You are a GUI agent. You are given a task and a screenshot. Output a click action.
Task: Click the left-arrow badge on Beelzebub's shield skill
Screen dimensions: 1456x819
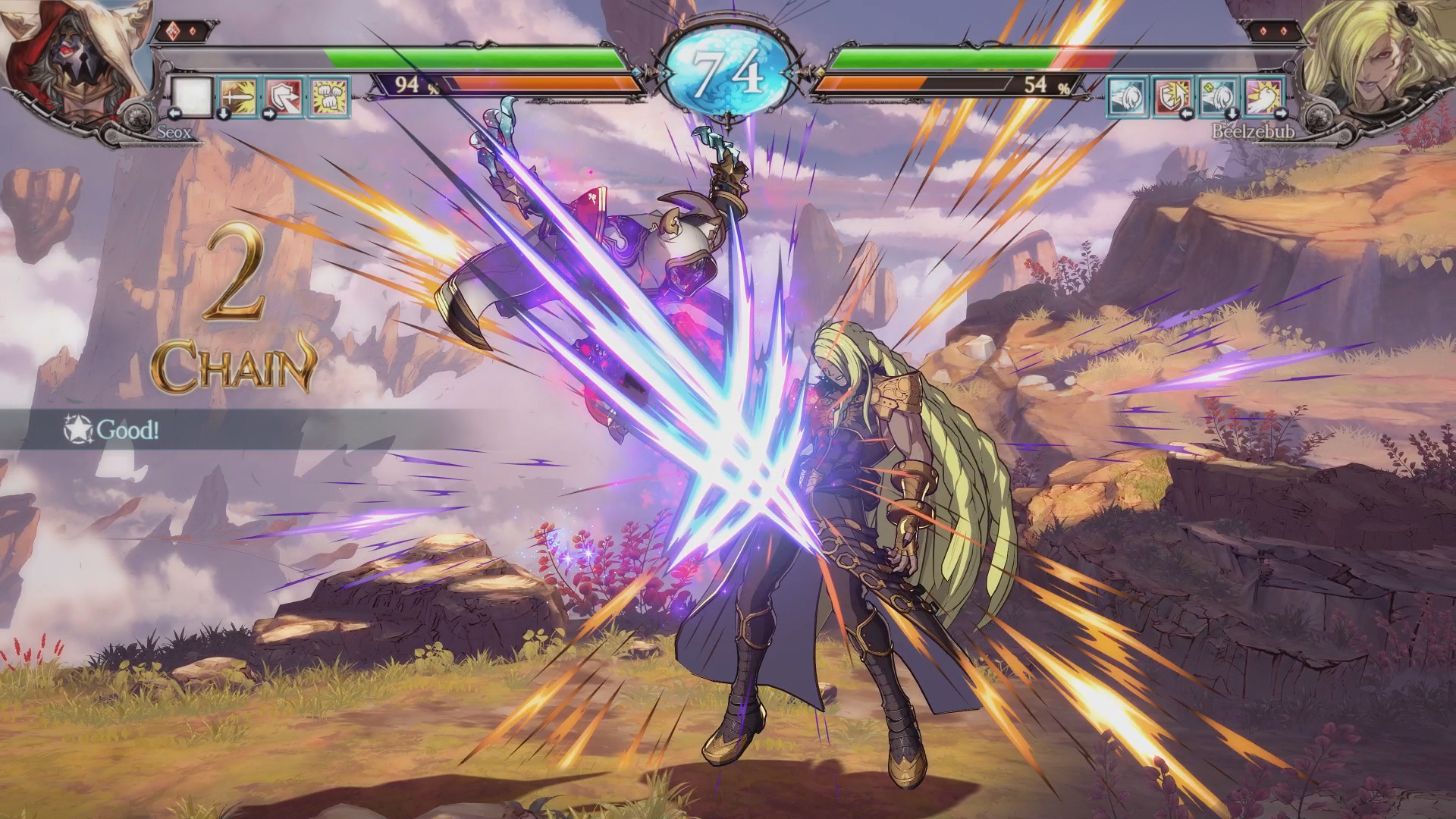1188,114
